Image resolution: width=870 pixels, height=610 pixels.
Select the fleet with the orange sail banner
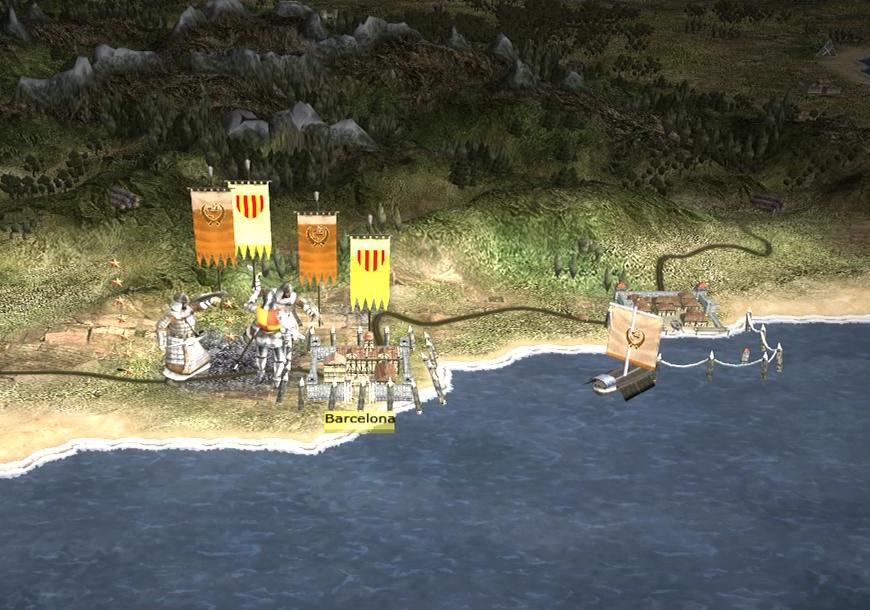630,350
